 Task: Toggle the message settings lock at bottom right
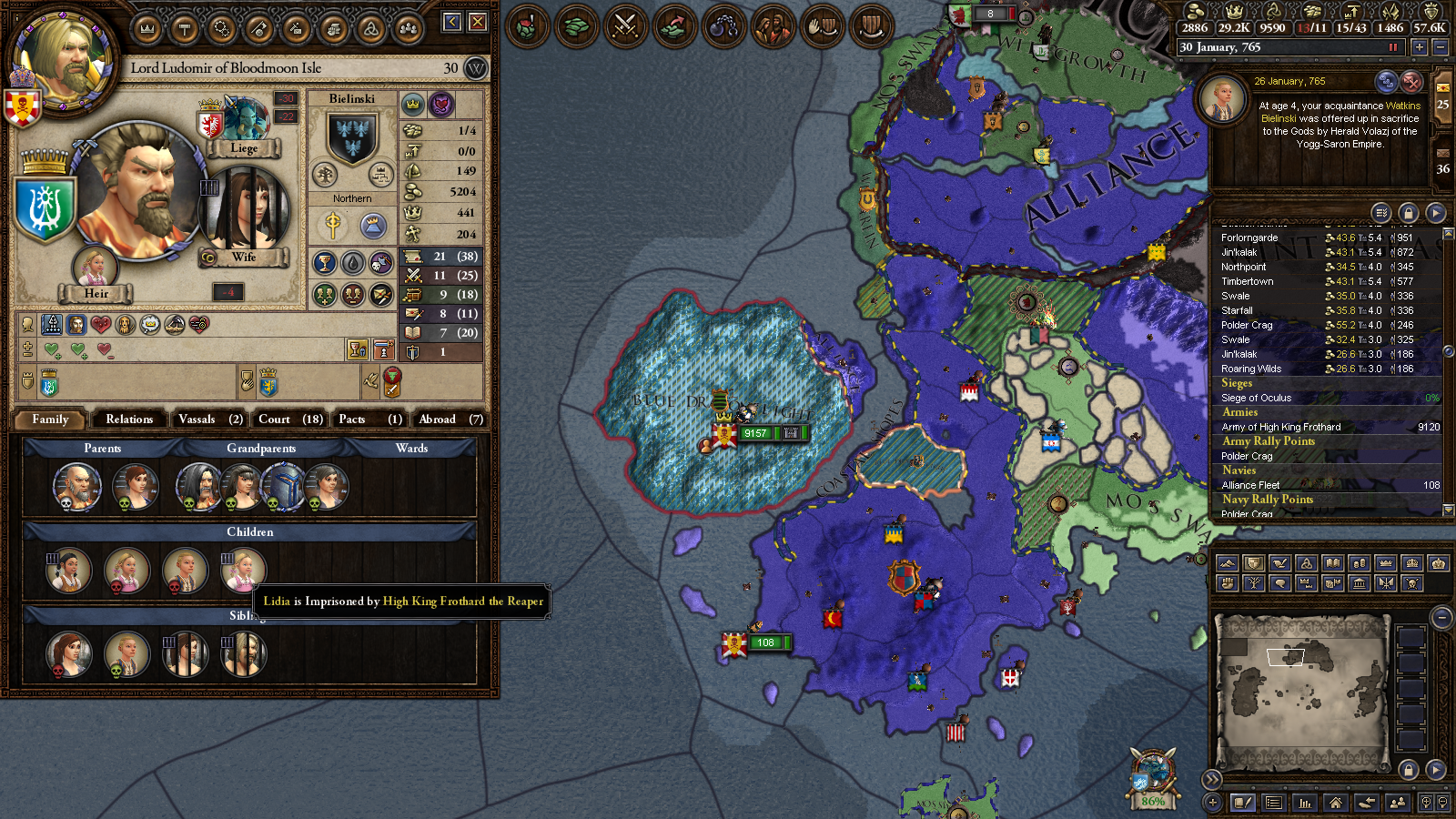(x=1409, y=770)
